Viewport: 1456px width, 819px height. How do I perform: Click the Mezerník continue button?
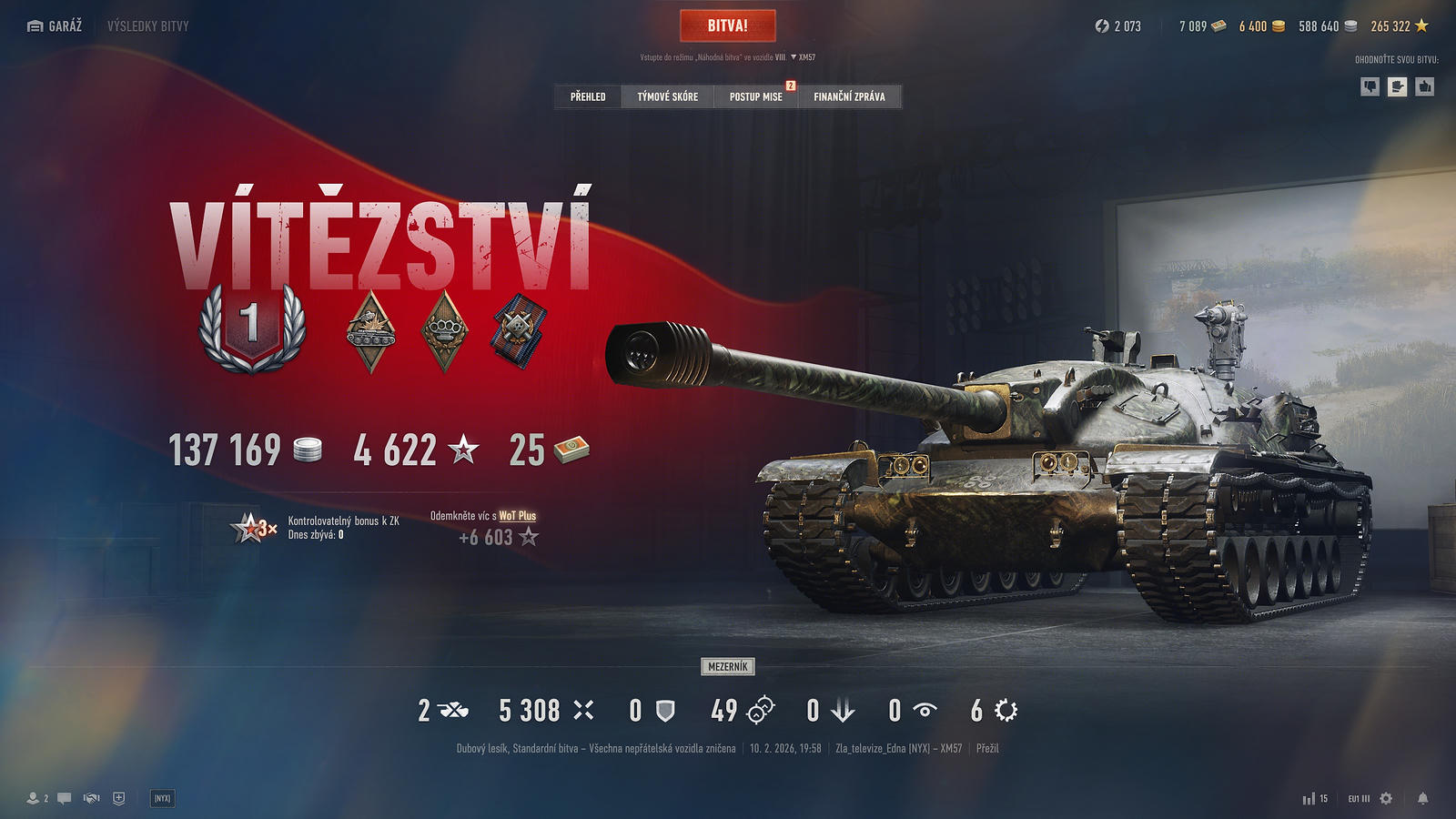click(728, 667)
